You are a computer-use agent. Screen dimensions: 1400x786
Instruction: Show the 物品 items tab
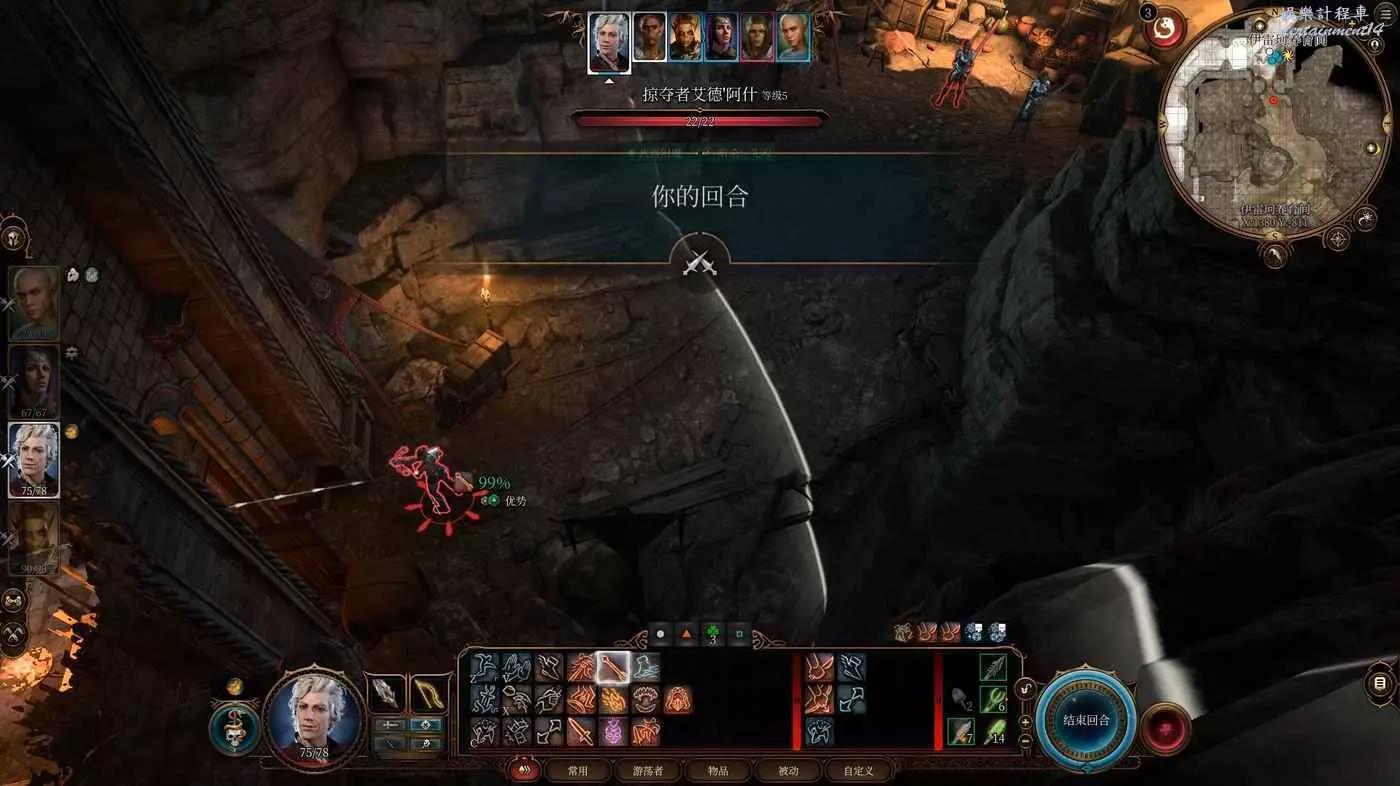tap(717, 771)
